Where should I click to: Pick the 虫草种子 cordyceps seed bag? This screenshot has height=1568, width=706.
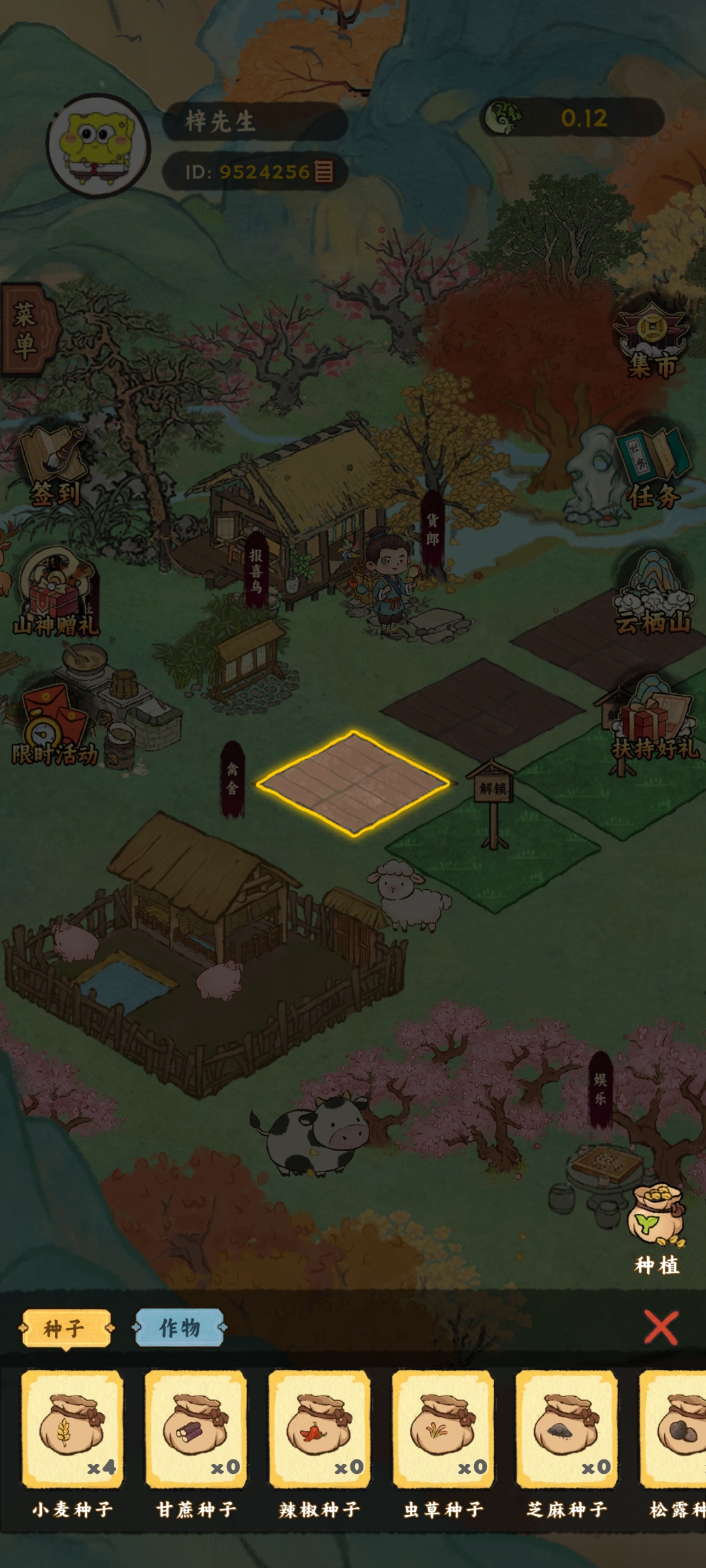[x=443, y=1429]
